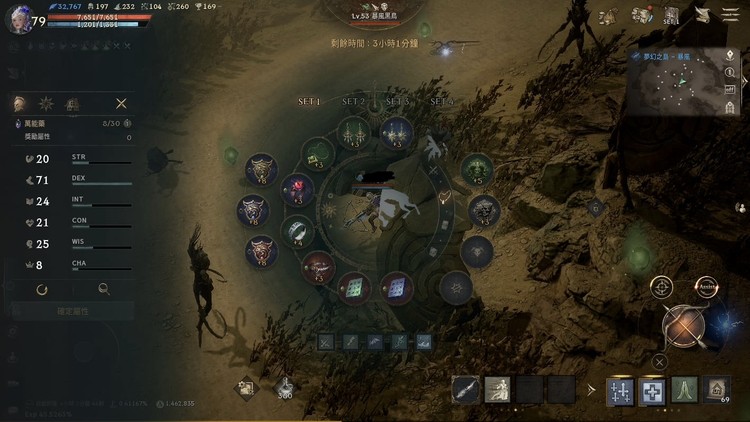
Task: Use the potion quick slot
Action: [x=285, y=387]
